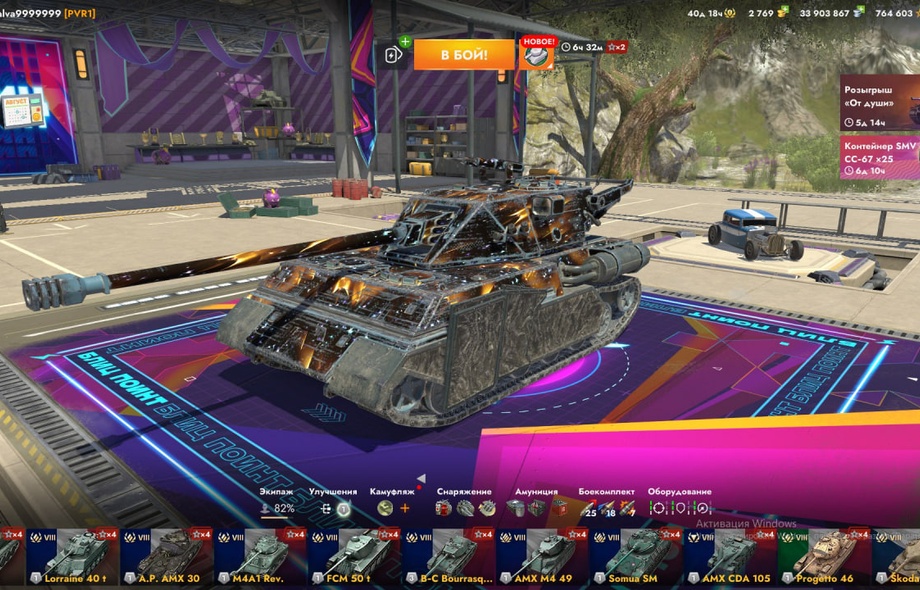
Task: Select the B-C Bourrasque tank
Action: tap(448, 556)
